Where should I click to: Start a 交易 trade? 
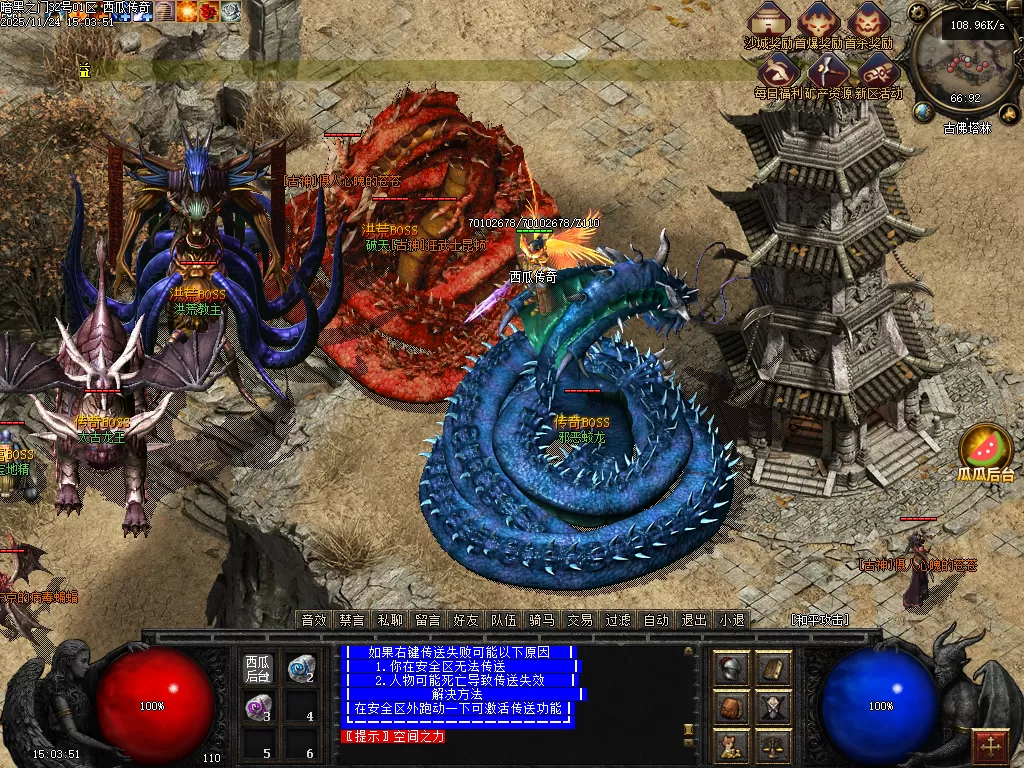tap(580, 620)
